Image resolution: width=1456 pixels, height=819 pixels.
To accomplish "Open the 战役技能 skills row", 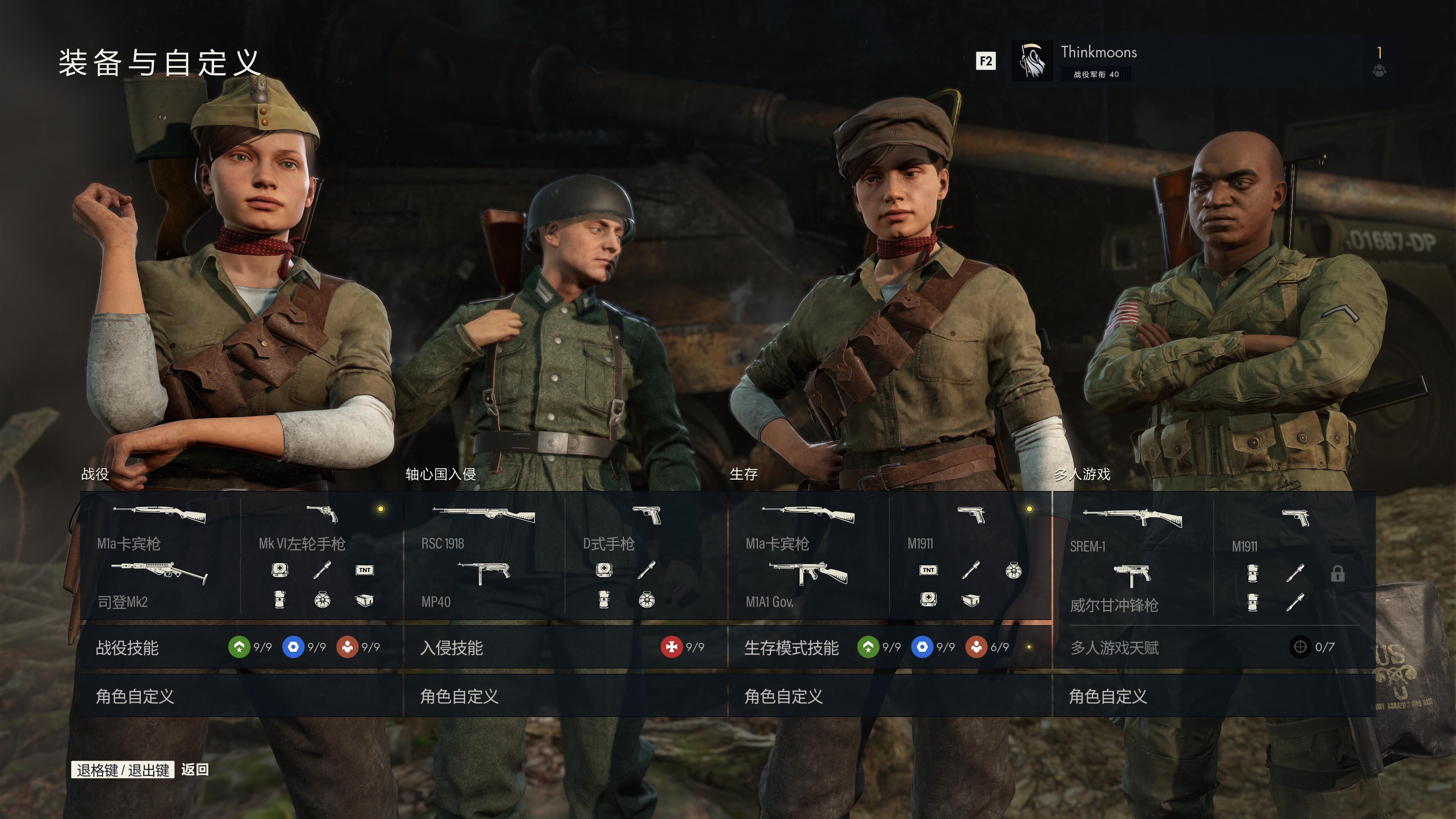I will [x=241, y=647].
